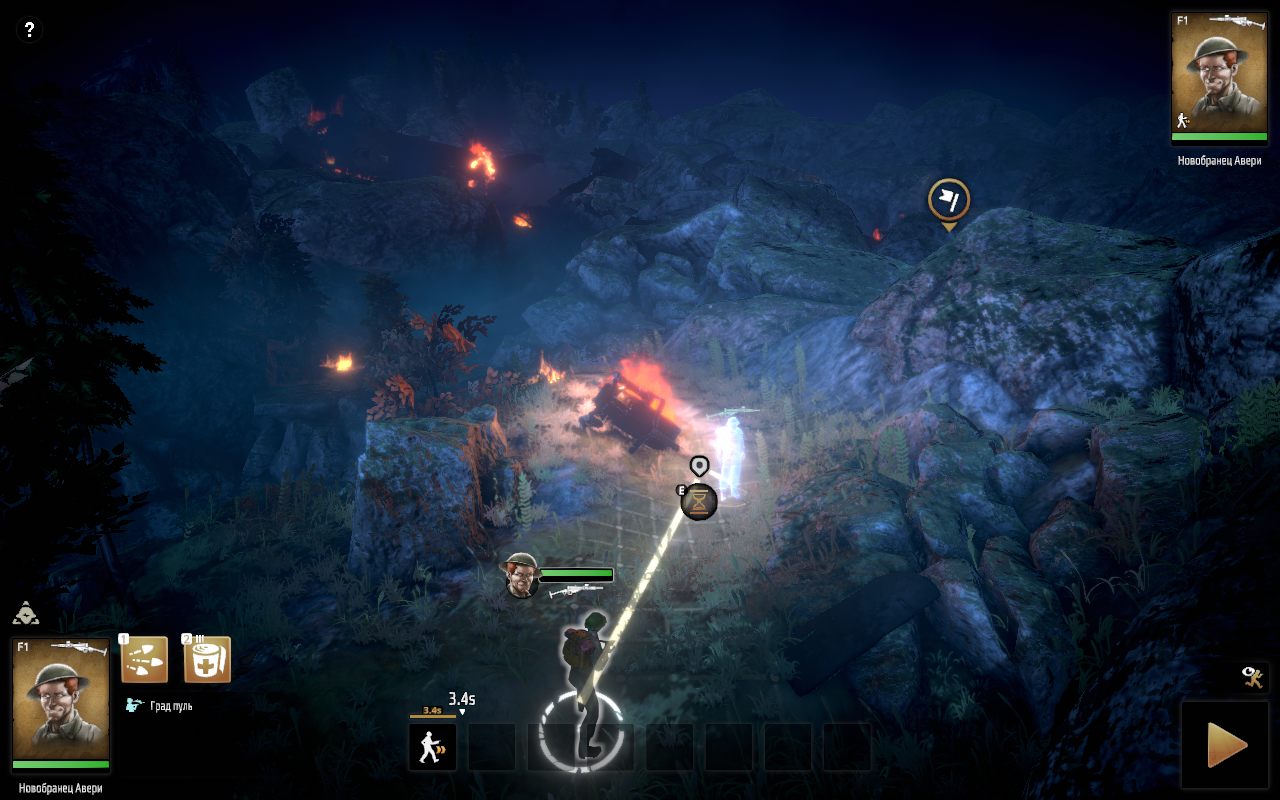Open the question mark help button
1280x800 pixels.
[29, 30]
